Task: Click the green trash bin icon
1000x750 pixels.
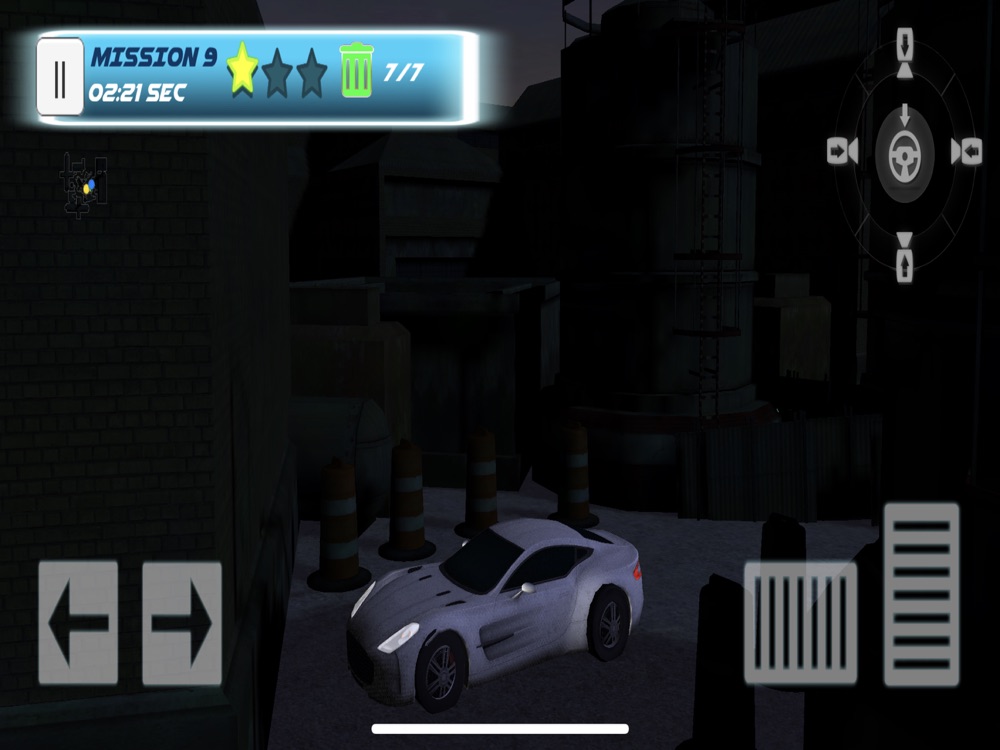Action: pos(355,71)
